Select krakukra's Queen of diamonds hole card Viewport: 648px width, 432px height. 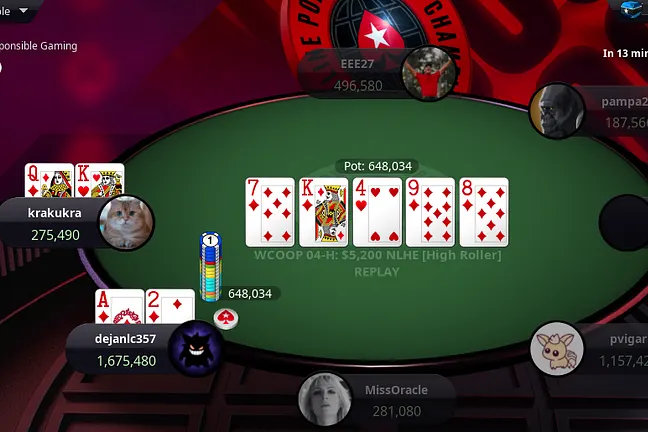49,181
